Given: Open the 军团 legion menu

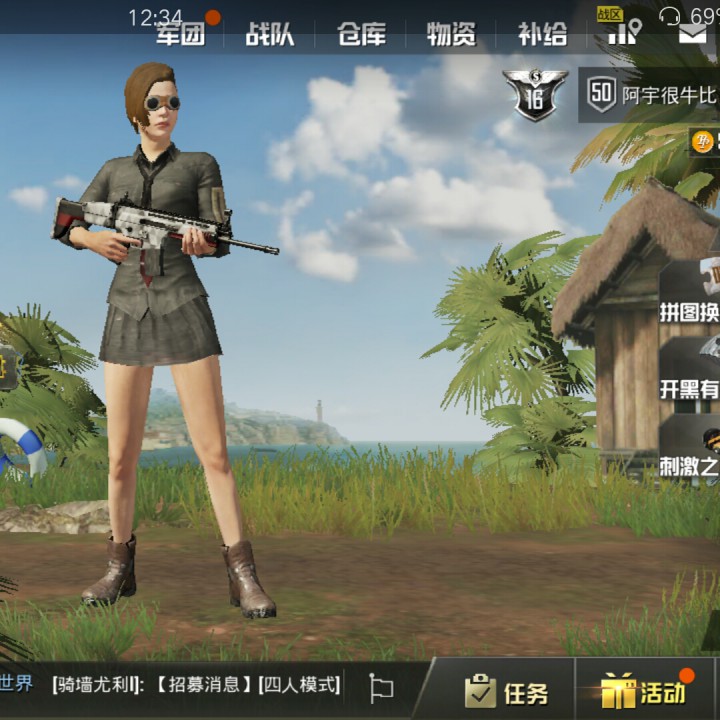Looking at the screenshot, I should coord(180,35).
